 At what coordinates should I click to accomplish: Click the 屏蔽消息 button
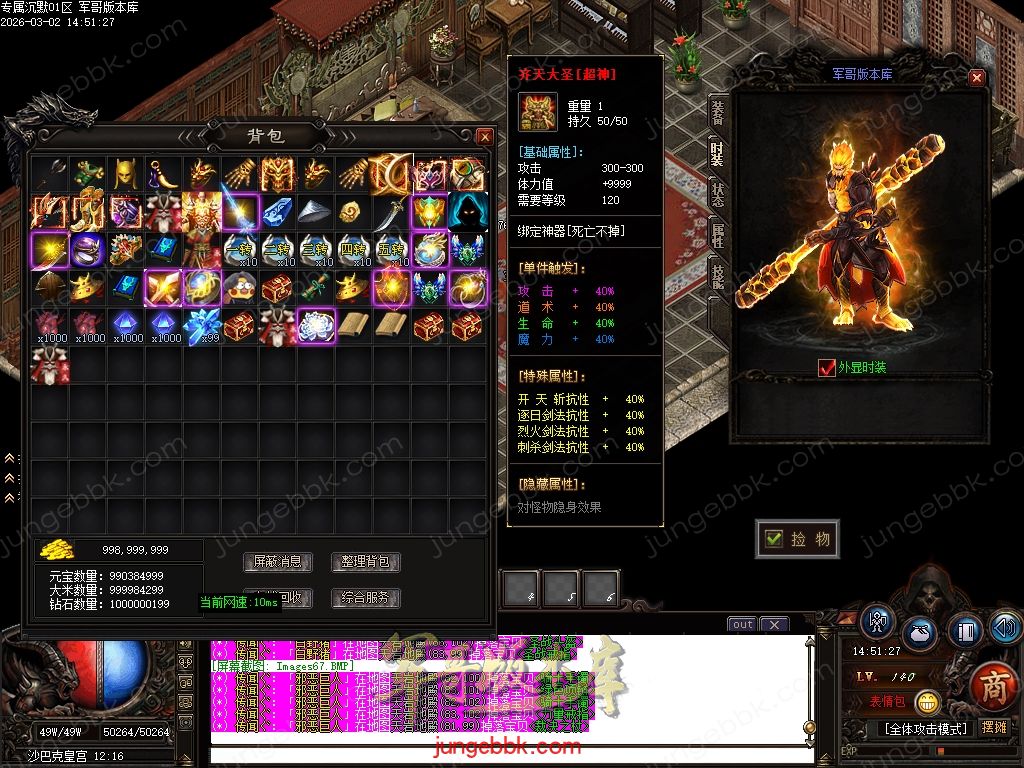[278, 562]
